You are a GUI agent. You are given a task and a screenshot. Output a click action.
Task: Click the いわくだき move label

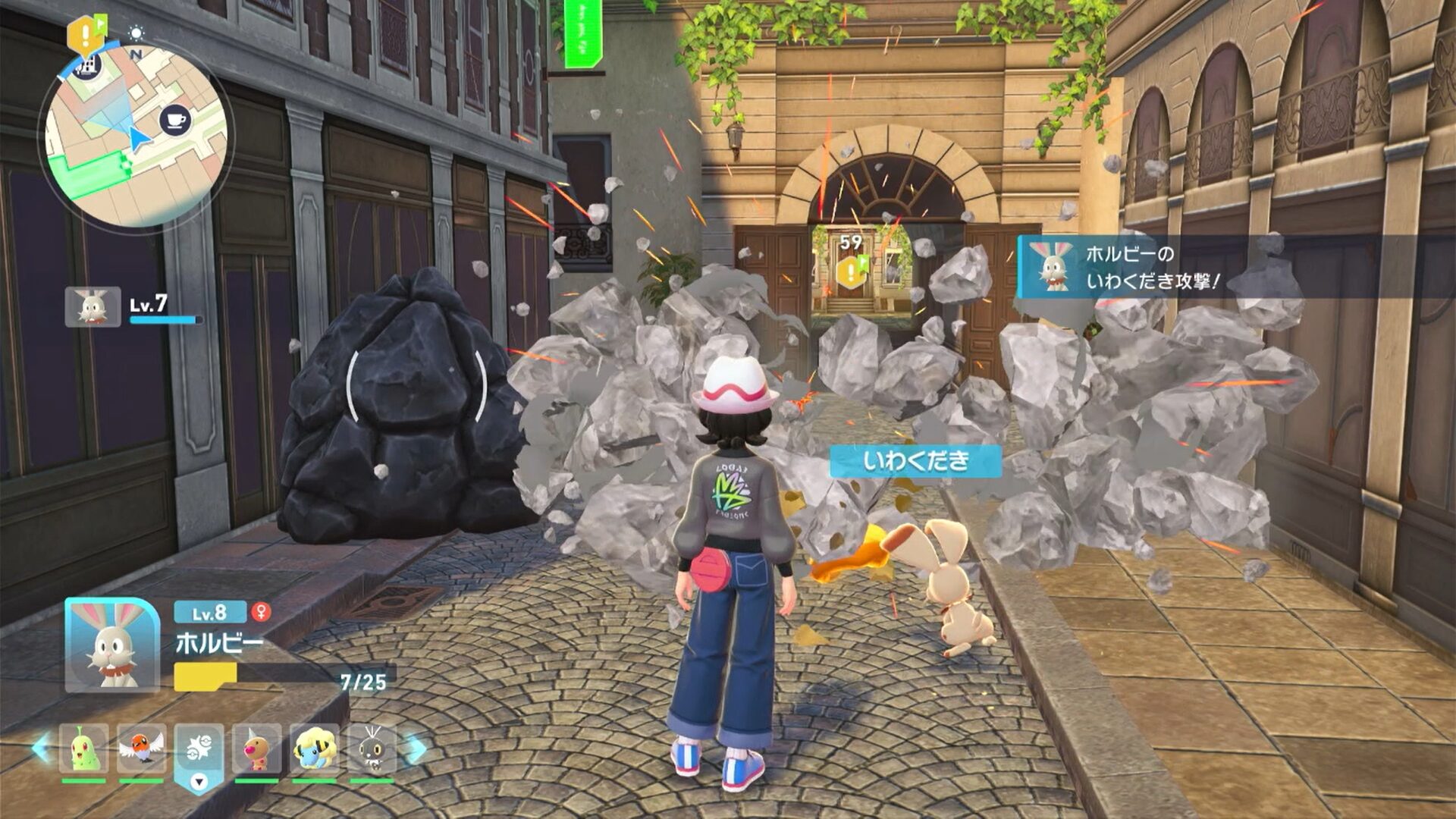(x=915, y=461)
